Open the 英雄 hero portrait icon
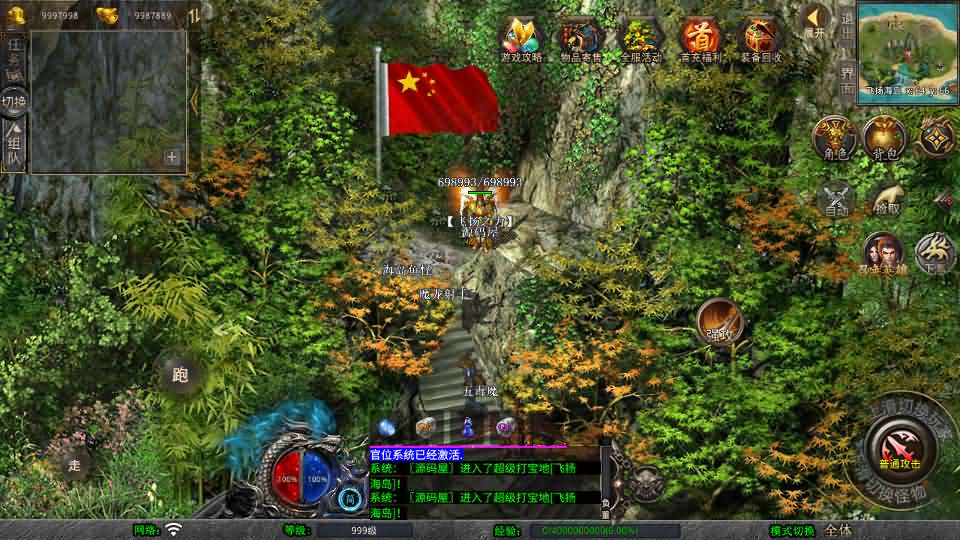Screen dimensions: 960x540 pos(883,252)
